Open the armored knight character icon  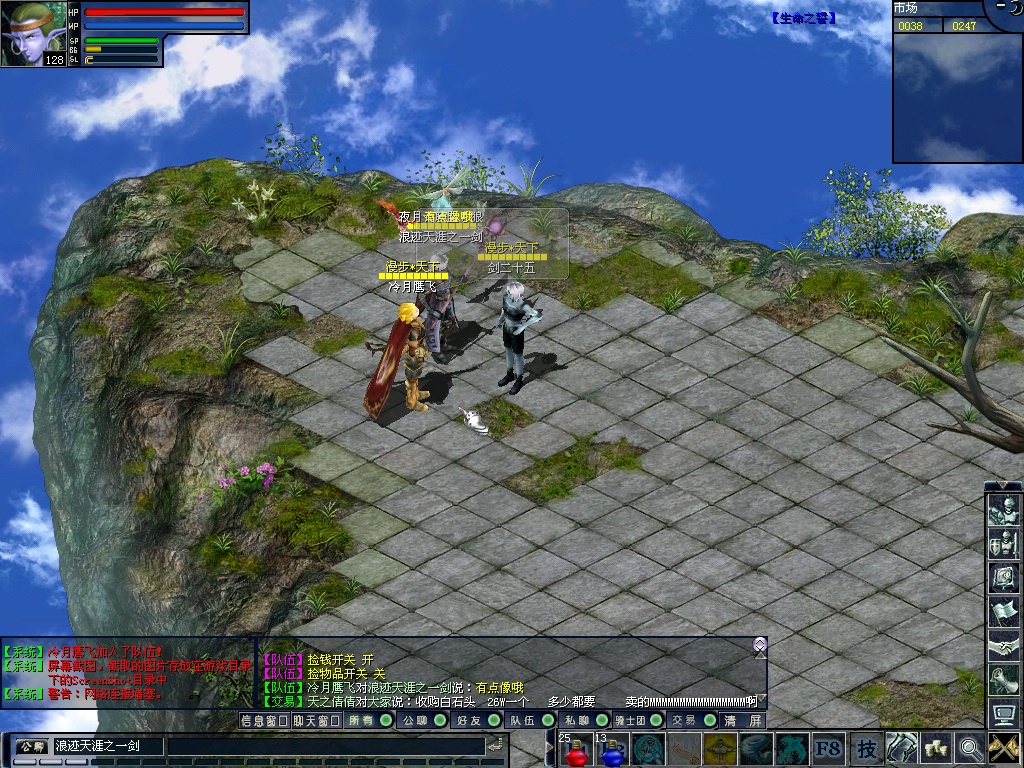[x=1003, y=510]
